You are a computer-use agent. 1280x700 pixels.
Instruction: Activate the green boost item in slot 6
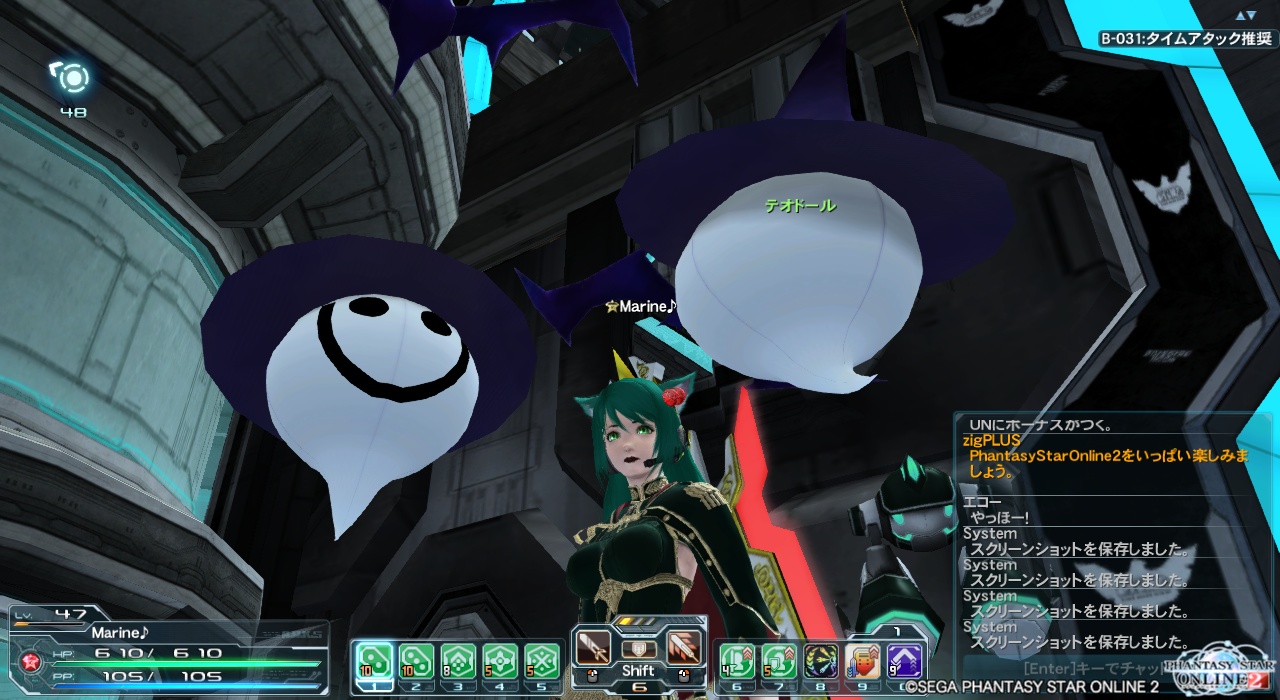click(736, 660)
